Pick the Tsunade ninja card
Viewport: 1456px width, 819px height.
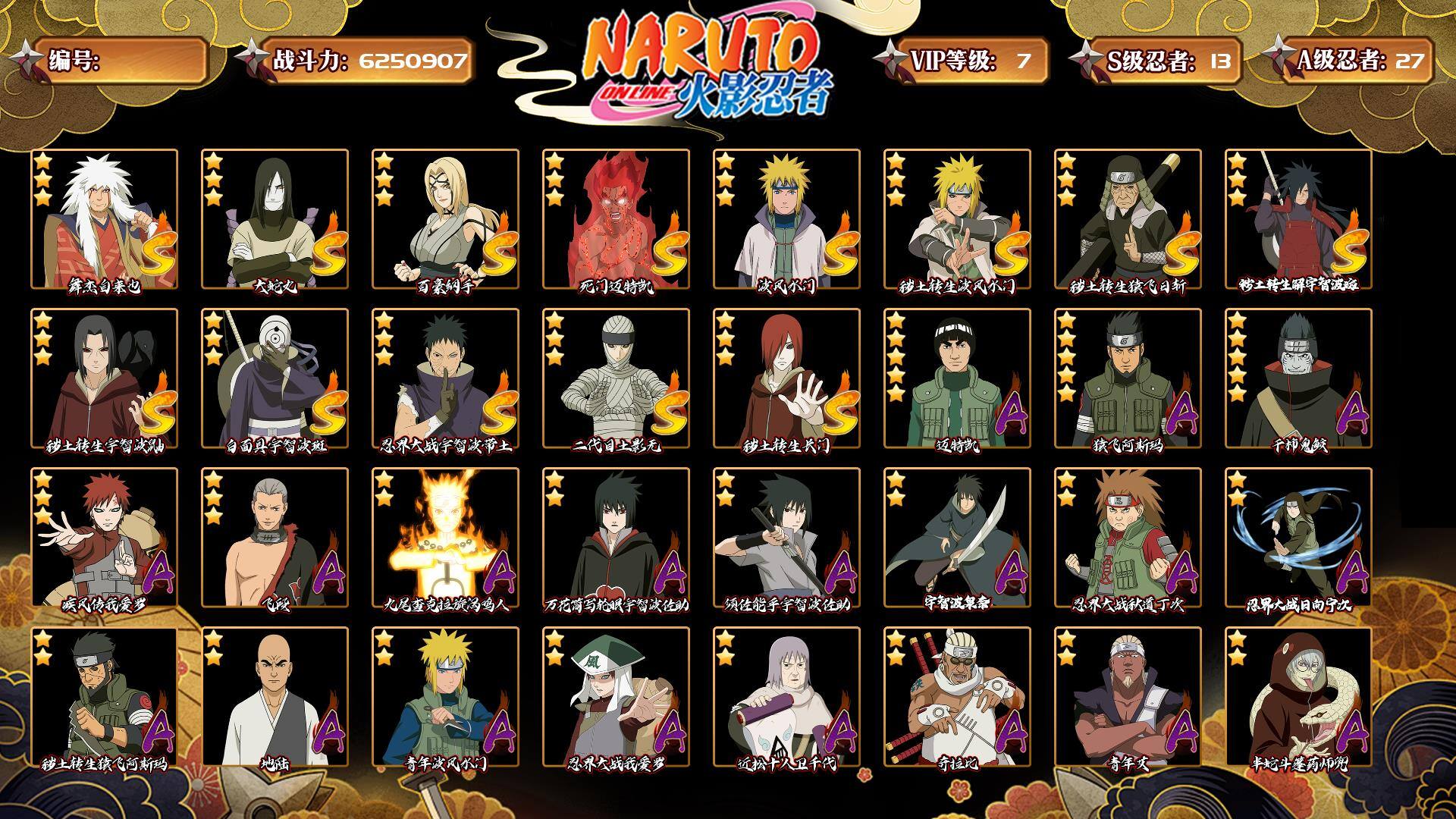pyautogui.click(x=445, y=219)
